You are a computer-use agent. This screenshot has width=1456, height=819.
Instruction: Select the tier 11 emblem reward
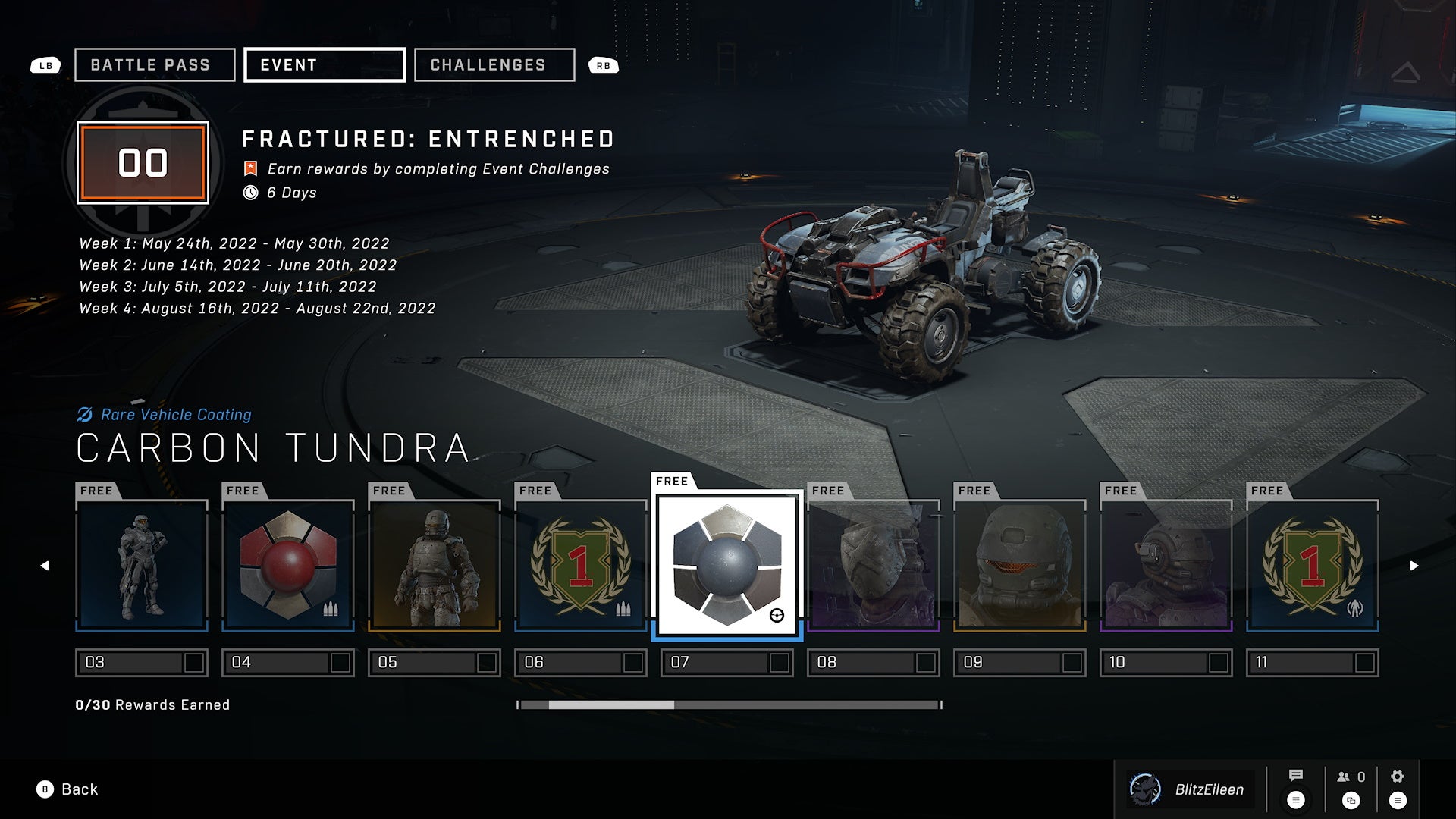(1313, 565)
